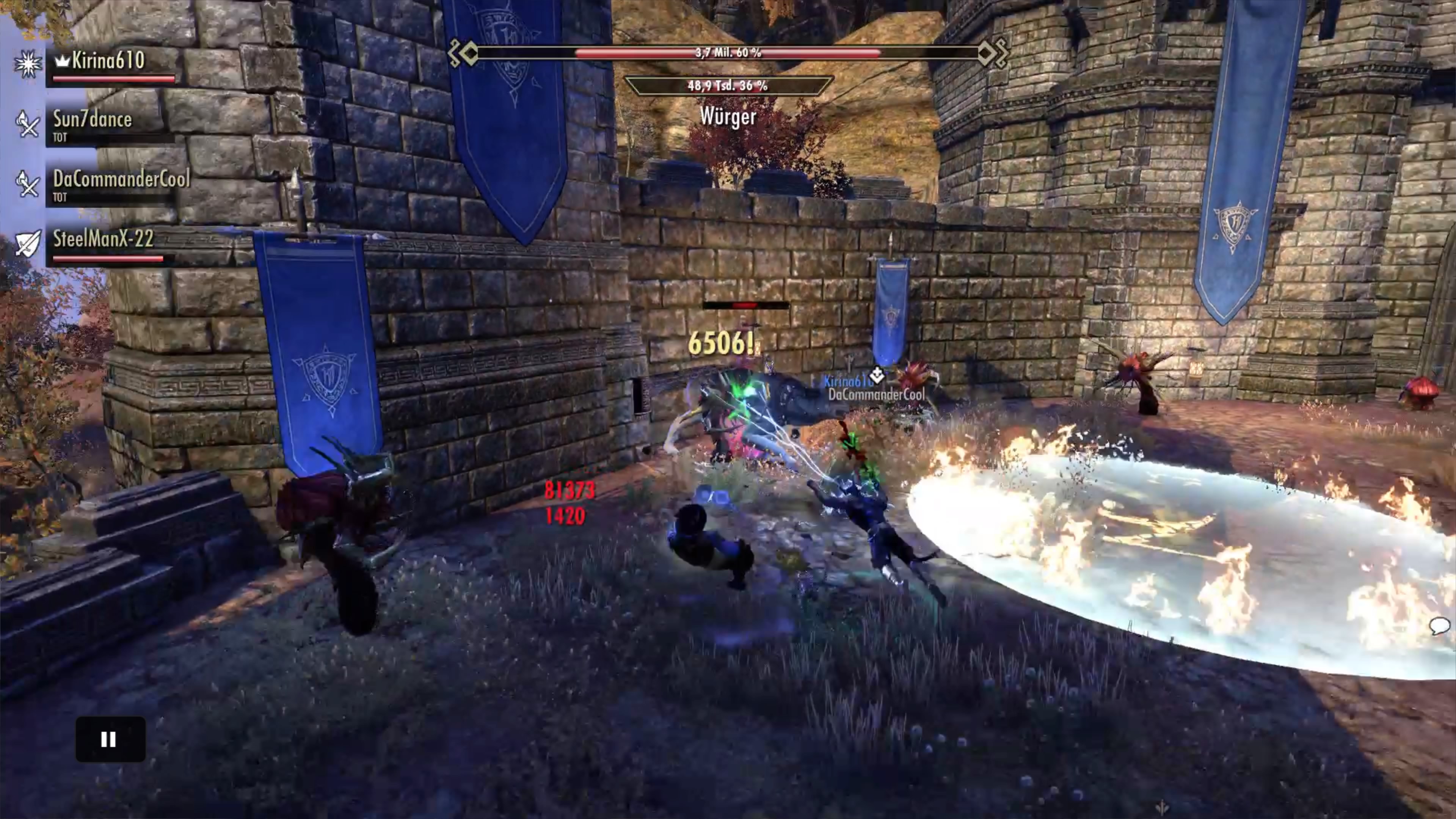Choose DaCommanderCool in the group list
This screenshot has height=819, width=1456.
click(121, 180)
